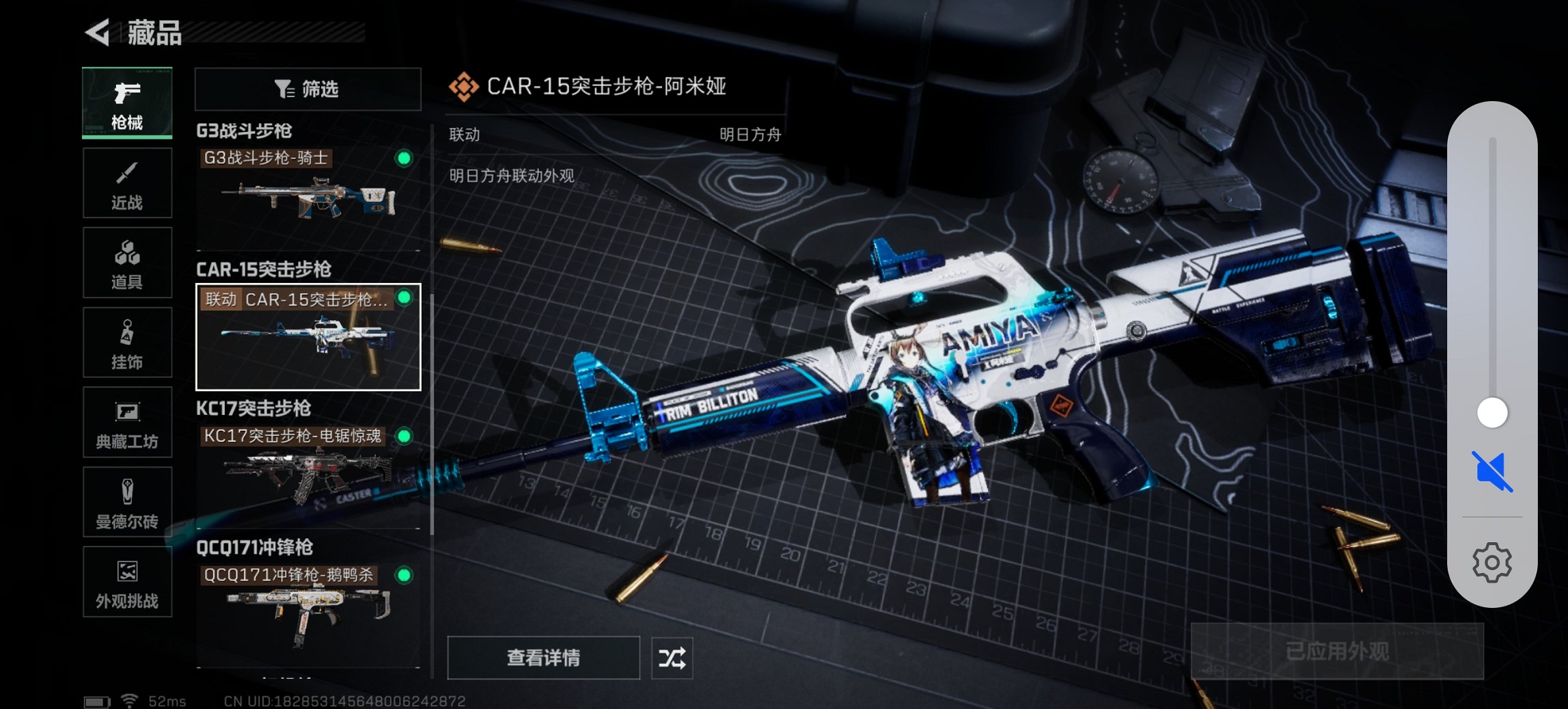Open the 曼德尔砖 category icon
Screen dimensions: 1568x709
pyautogui.click(x=127, y=503)
